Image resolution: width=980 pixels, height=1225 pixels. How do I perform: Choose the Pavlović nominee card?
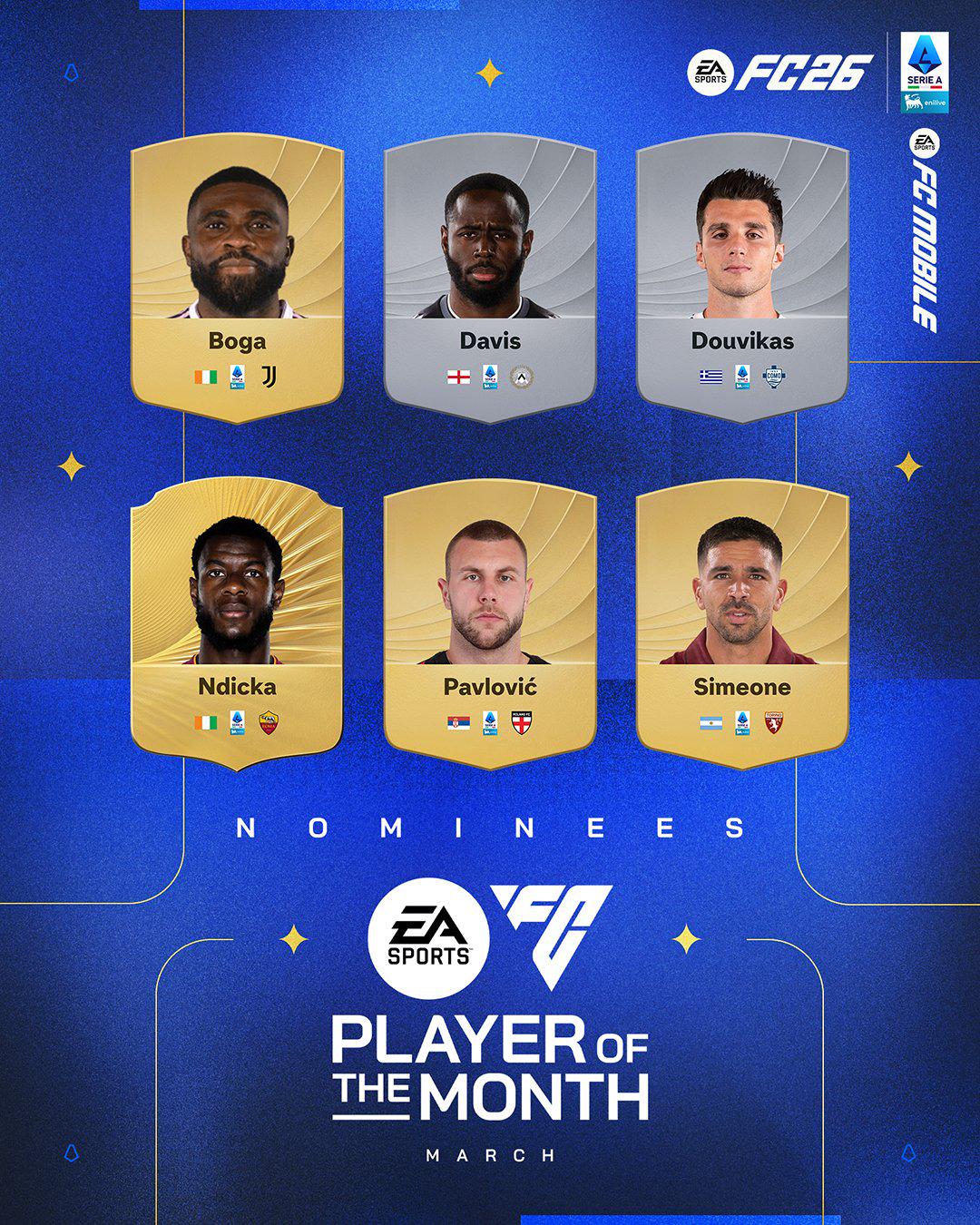pos(490,622)
